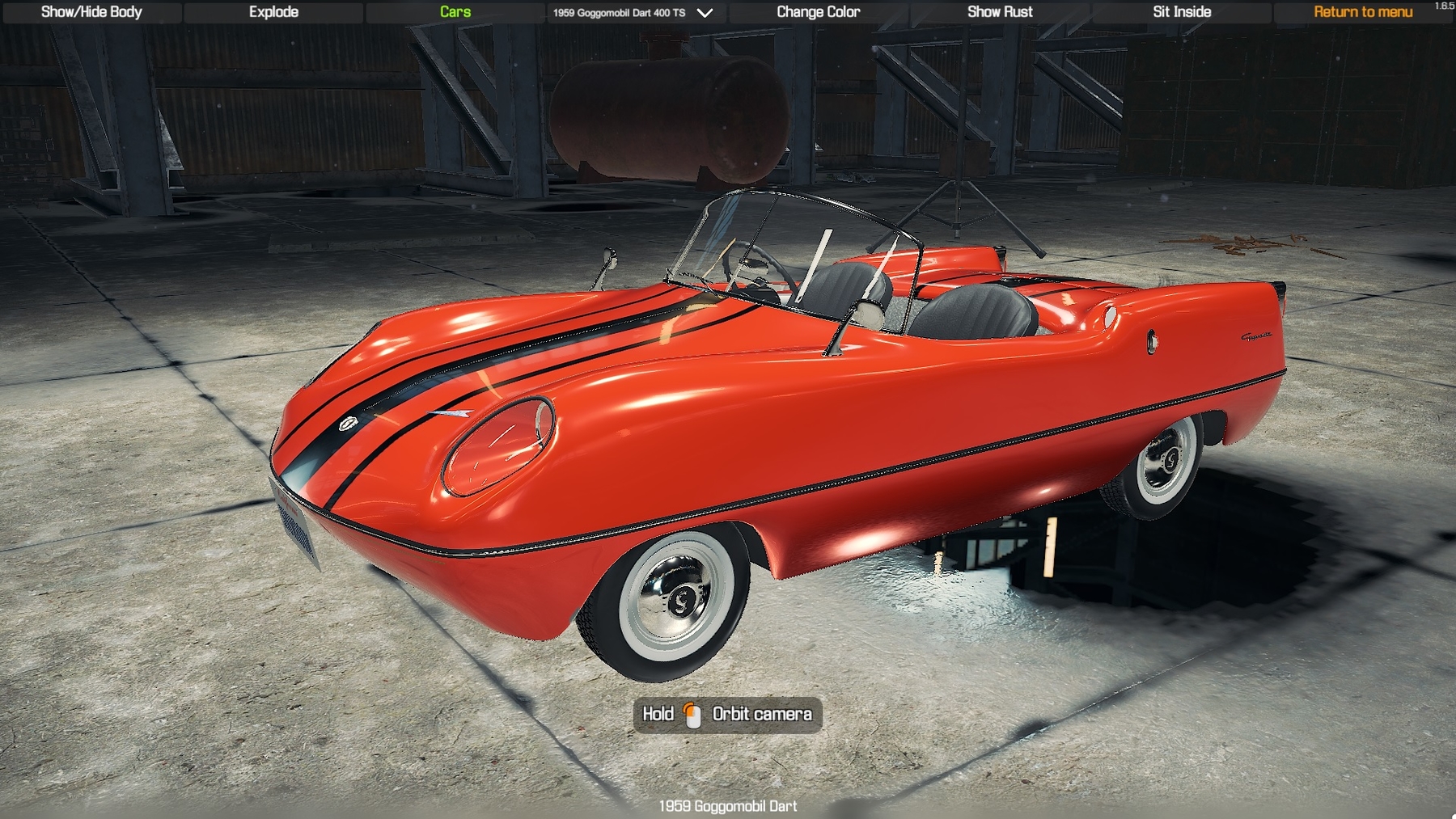Toggle the Show/Hide Body option
Image resolution: width=1456 pixels, height=819 pixels.
(x=91, y=12)
